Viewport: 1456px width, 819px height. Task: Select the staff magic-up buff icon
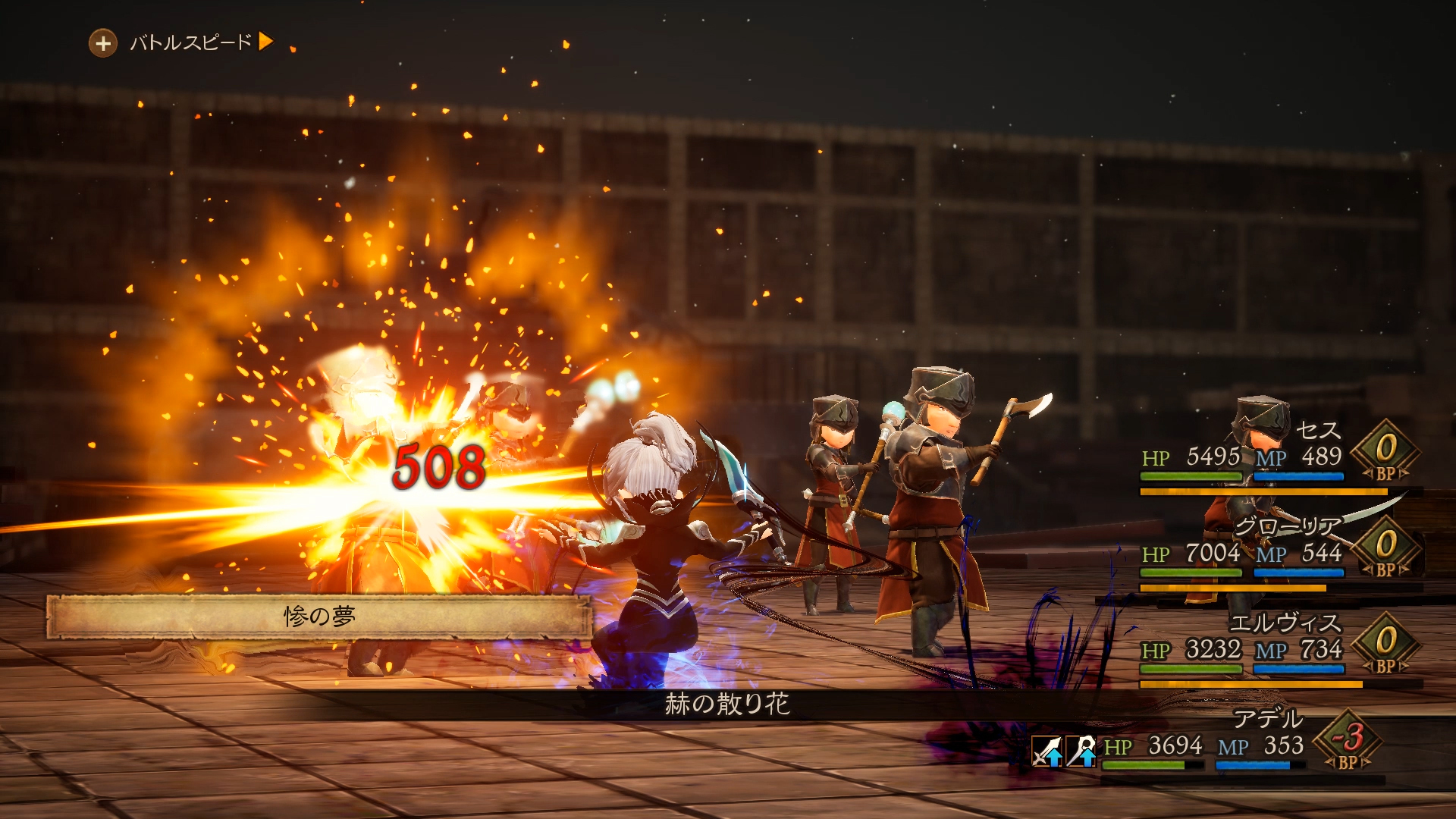1081,752
